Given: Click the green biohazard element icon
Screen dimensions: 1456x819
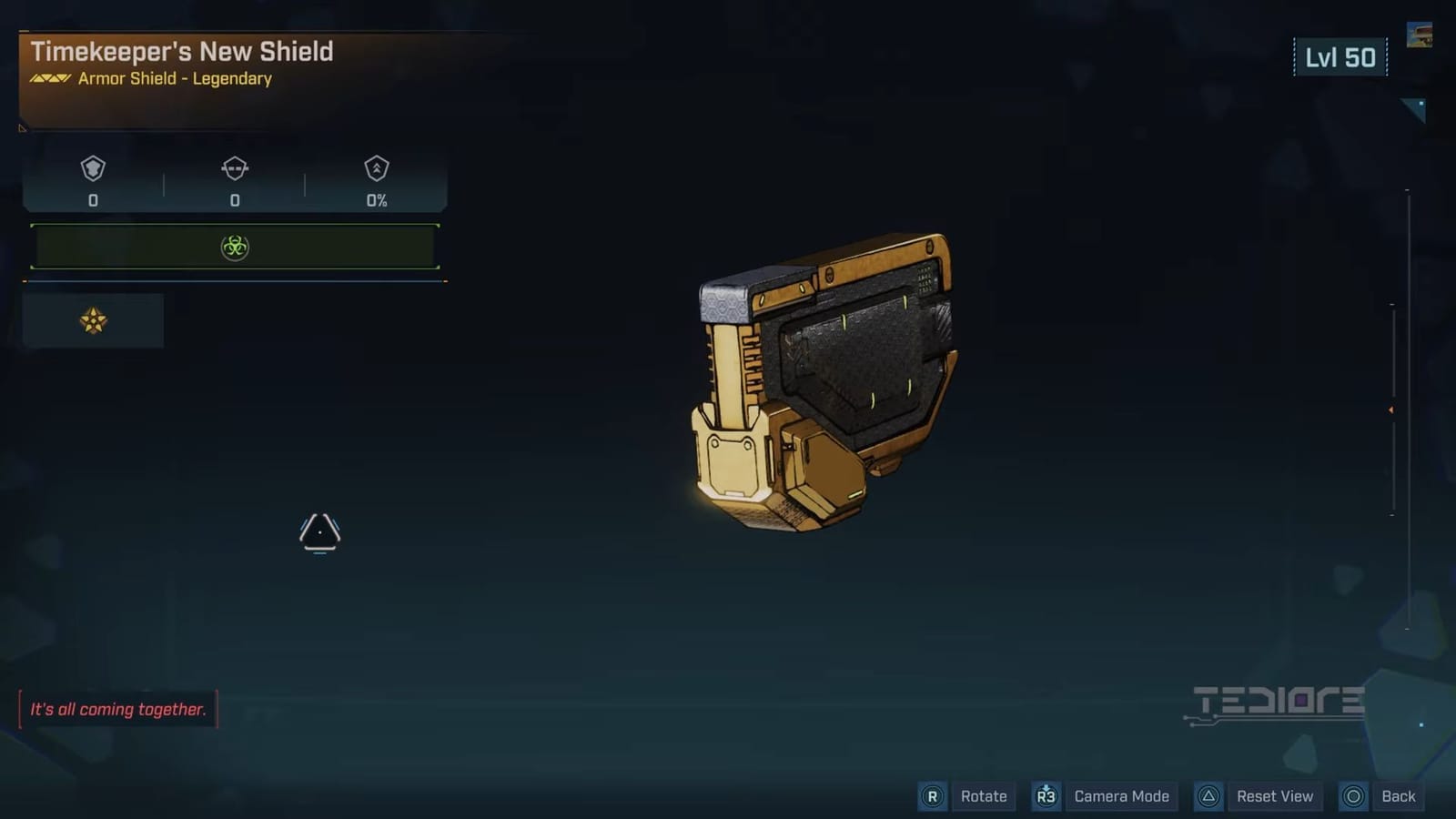Looking at the screenshot, I should [235, 246].
